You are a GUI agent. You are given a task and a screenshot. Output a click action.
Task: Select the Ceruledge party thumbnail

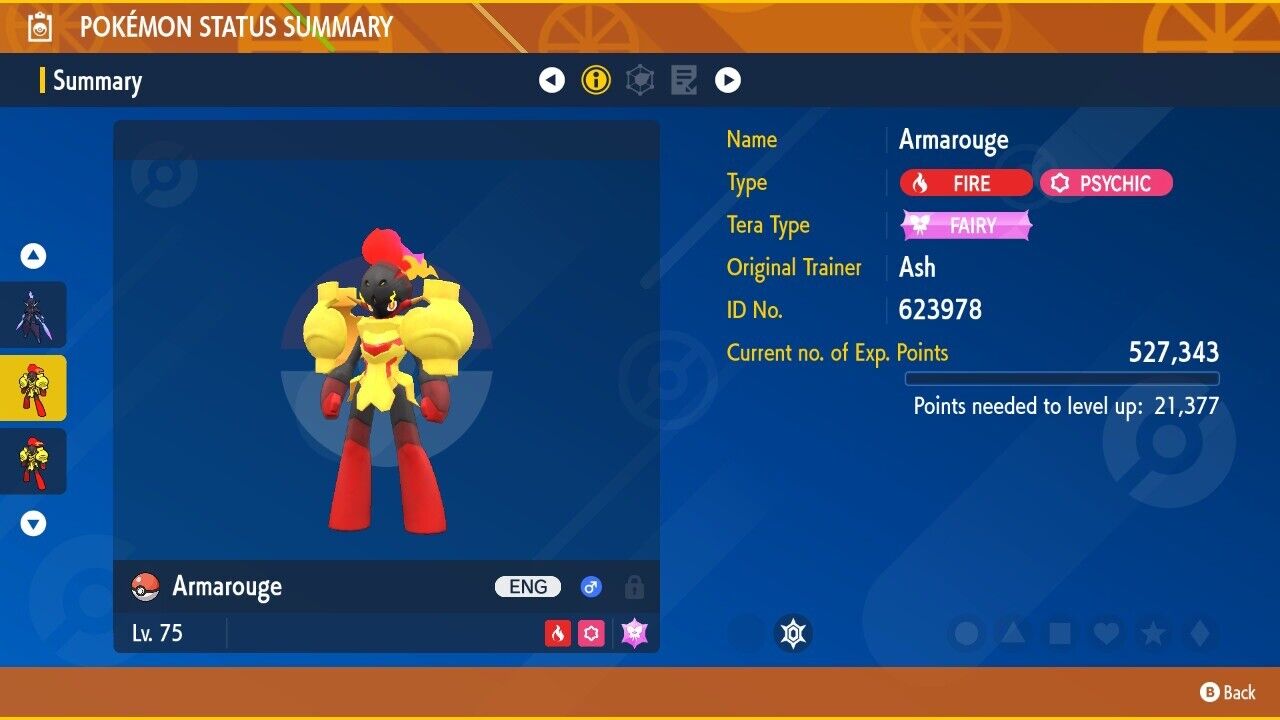33,314
